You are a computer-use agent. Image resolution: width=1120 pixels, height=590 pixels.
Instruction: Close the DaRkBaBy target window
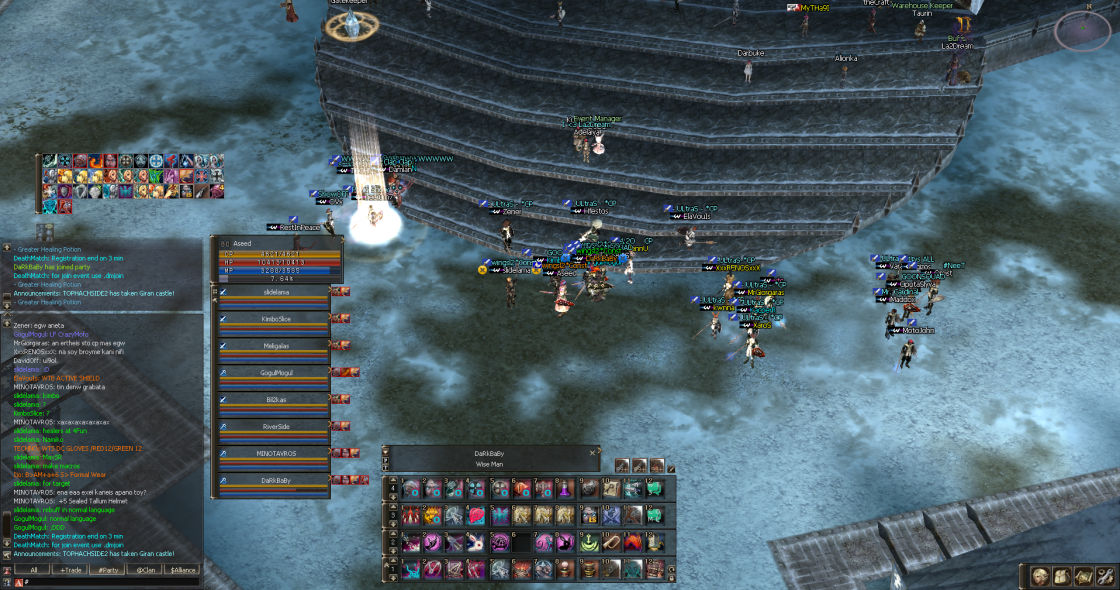click(x=592, y=453)
